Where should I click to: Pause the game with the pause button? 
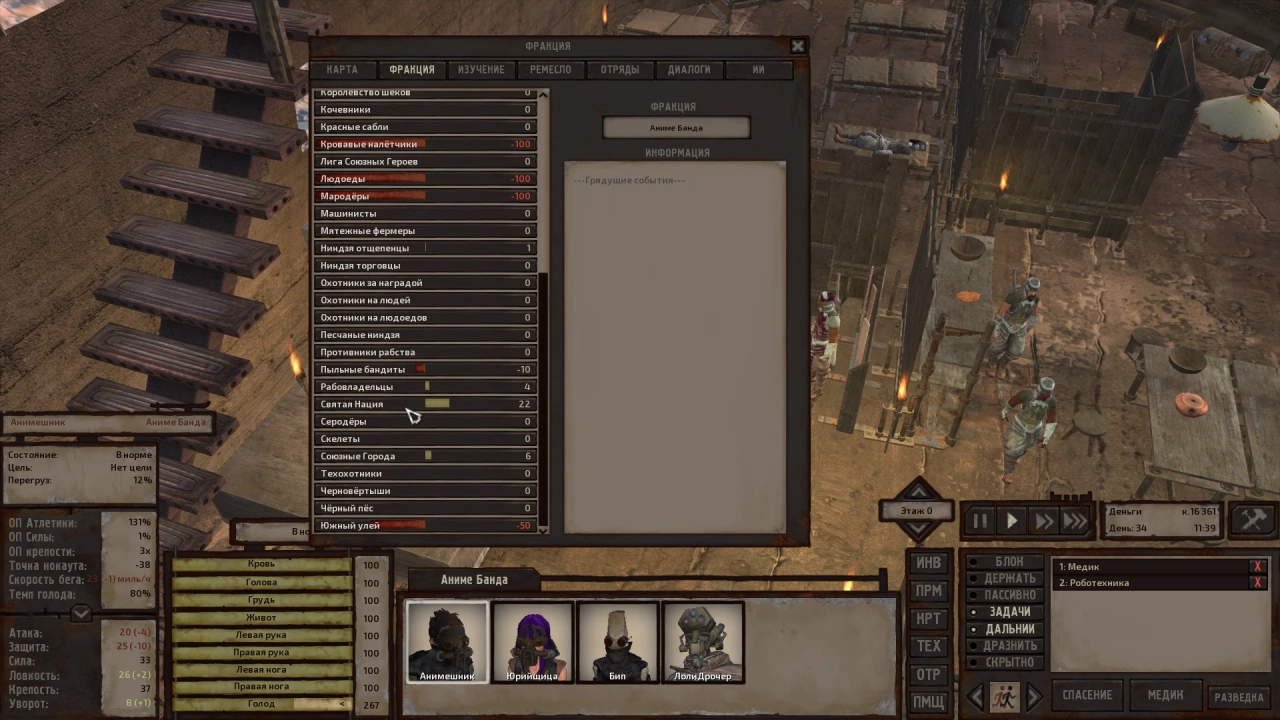(x=980, y=520)
